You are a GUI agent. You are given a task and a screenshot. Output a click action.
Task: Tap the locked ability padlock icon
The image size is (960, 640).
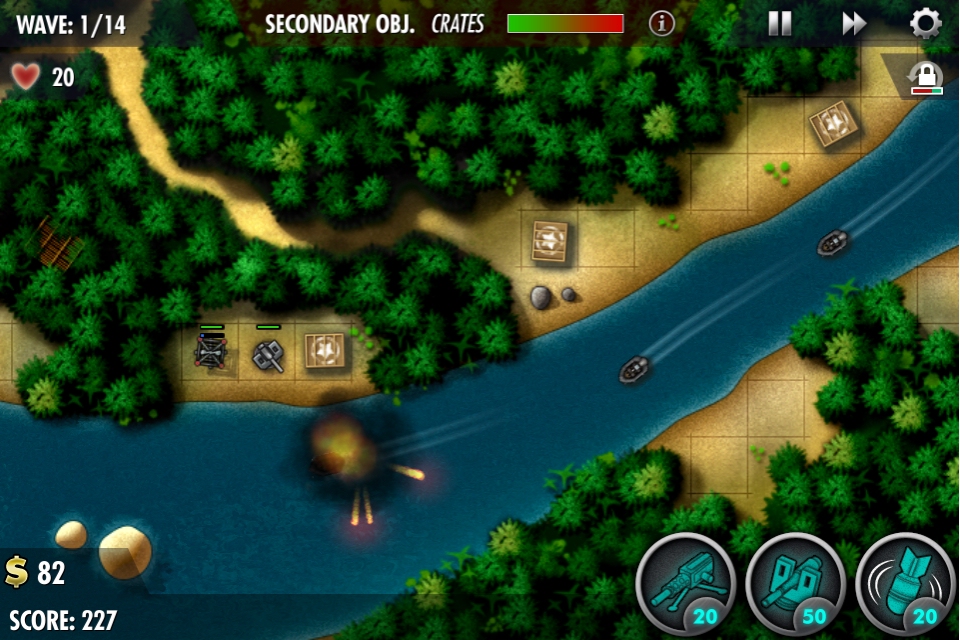pyautogui.click(x=926, y=78)
